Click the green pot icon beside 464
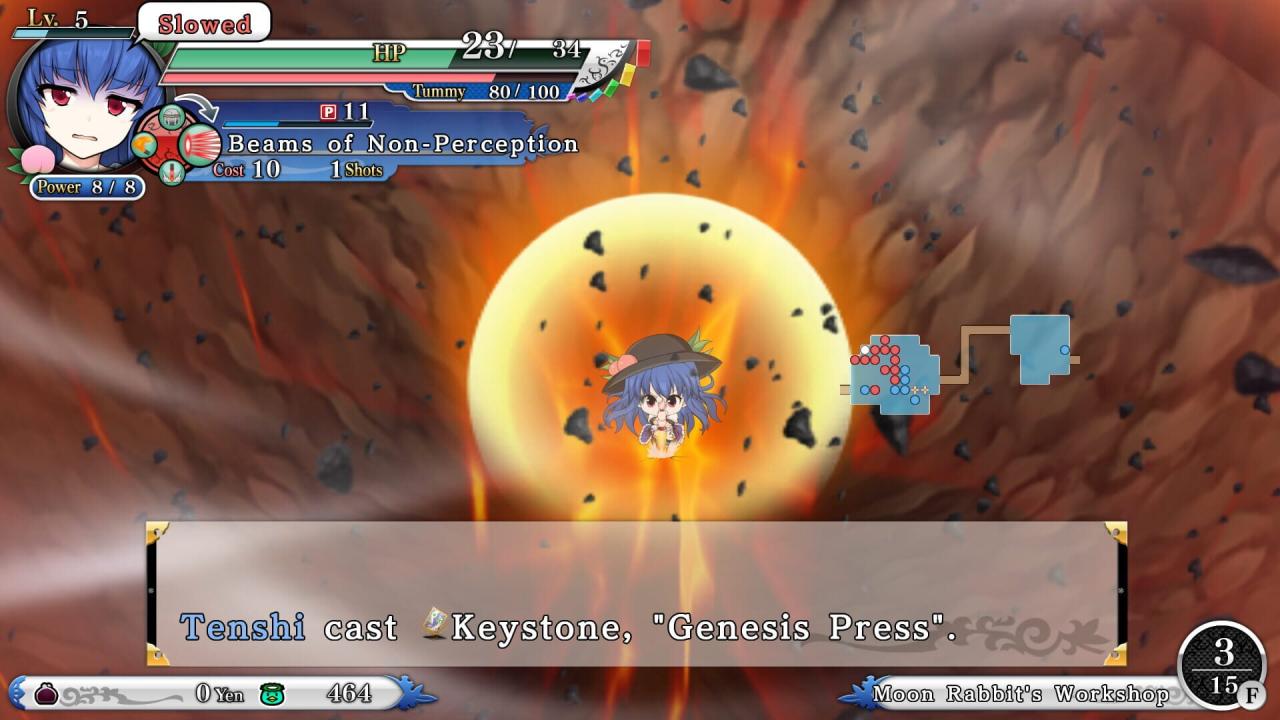This screenshot has height=720, width=1280. click(x=269, y=693)
